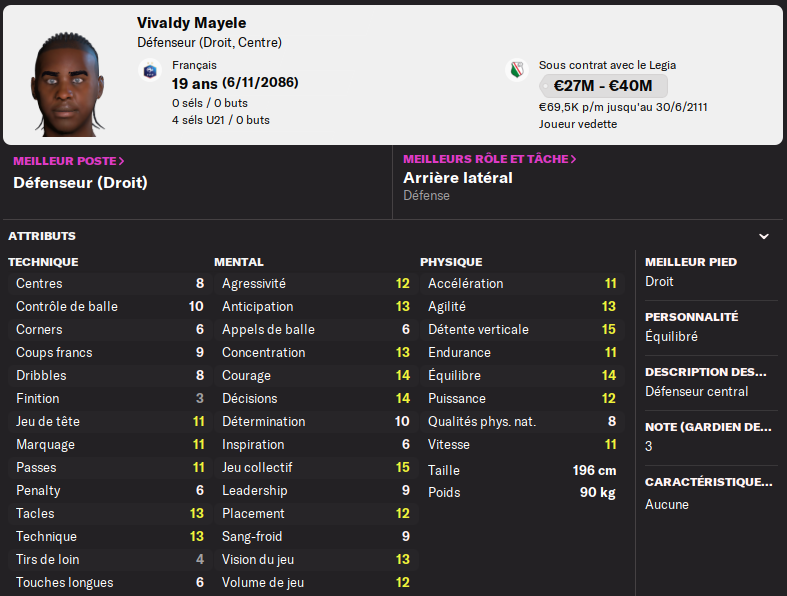
Task: Click the Legia club crest
Action: 517,70
